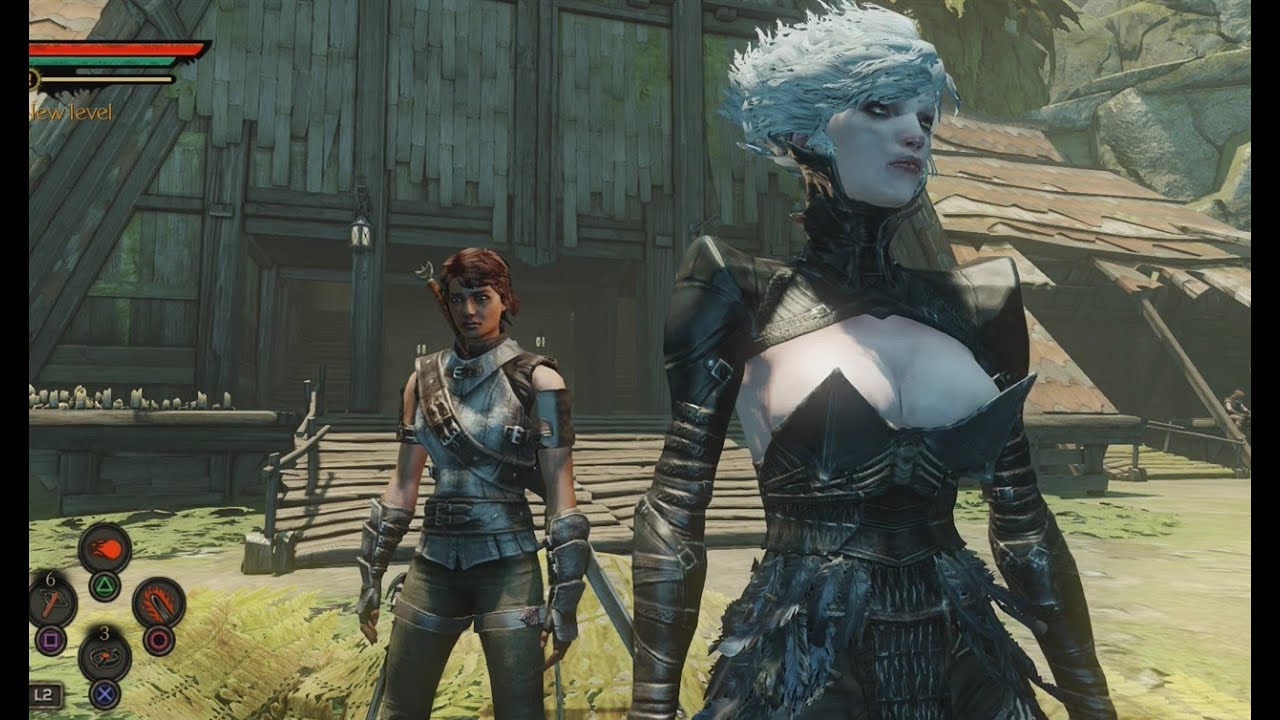The width and height of the screenshot is (1280, 720).
Task: Click the blue Cross button prompt
Action: pyautogui.click(x=104, y=694)
